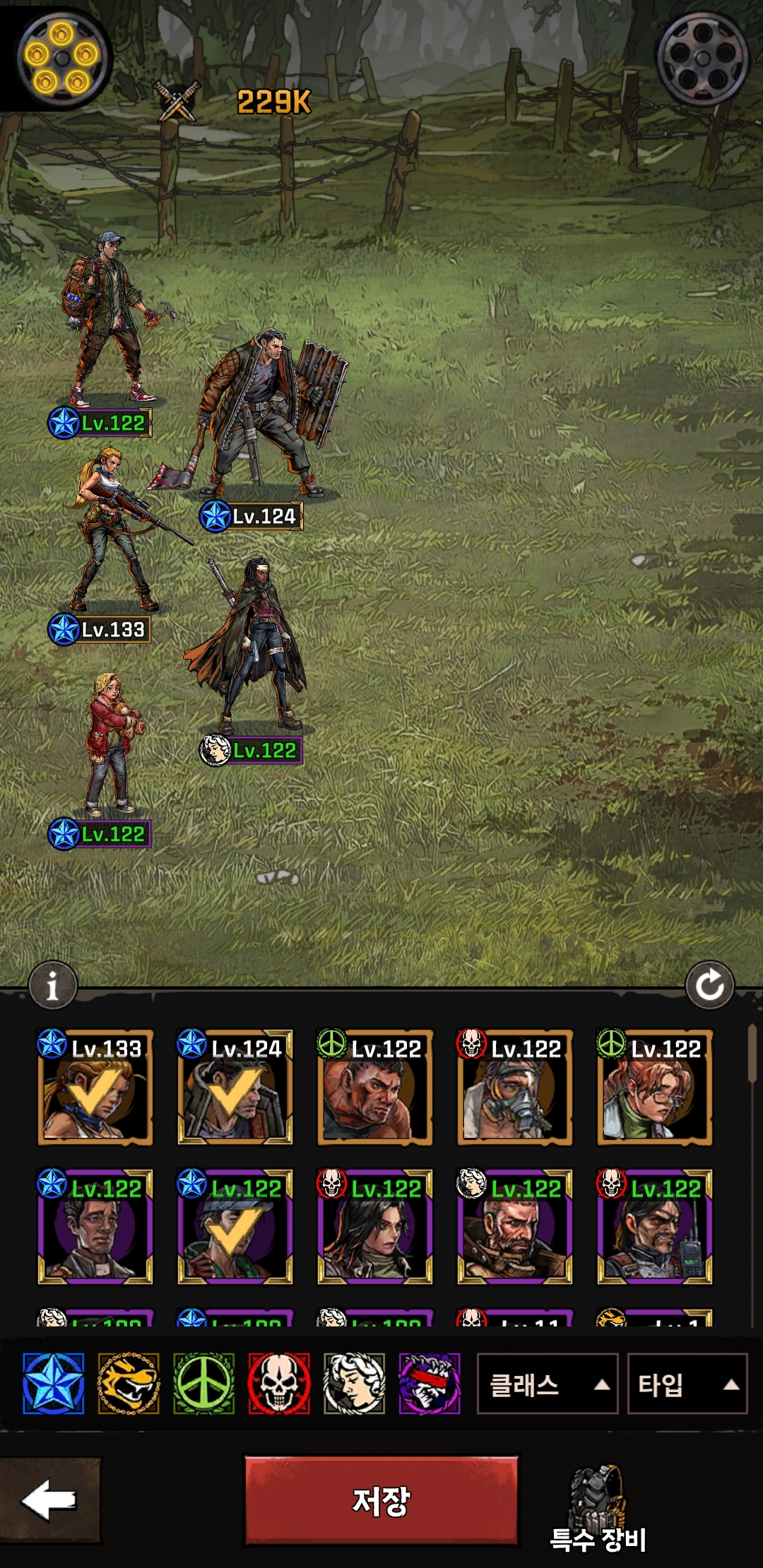This screenshot has width=763, height=1568.
Task: Filter by the green peace sign faction
Action: pyautogui.click(x=203, y=1384)
